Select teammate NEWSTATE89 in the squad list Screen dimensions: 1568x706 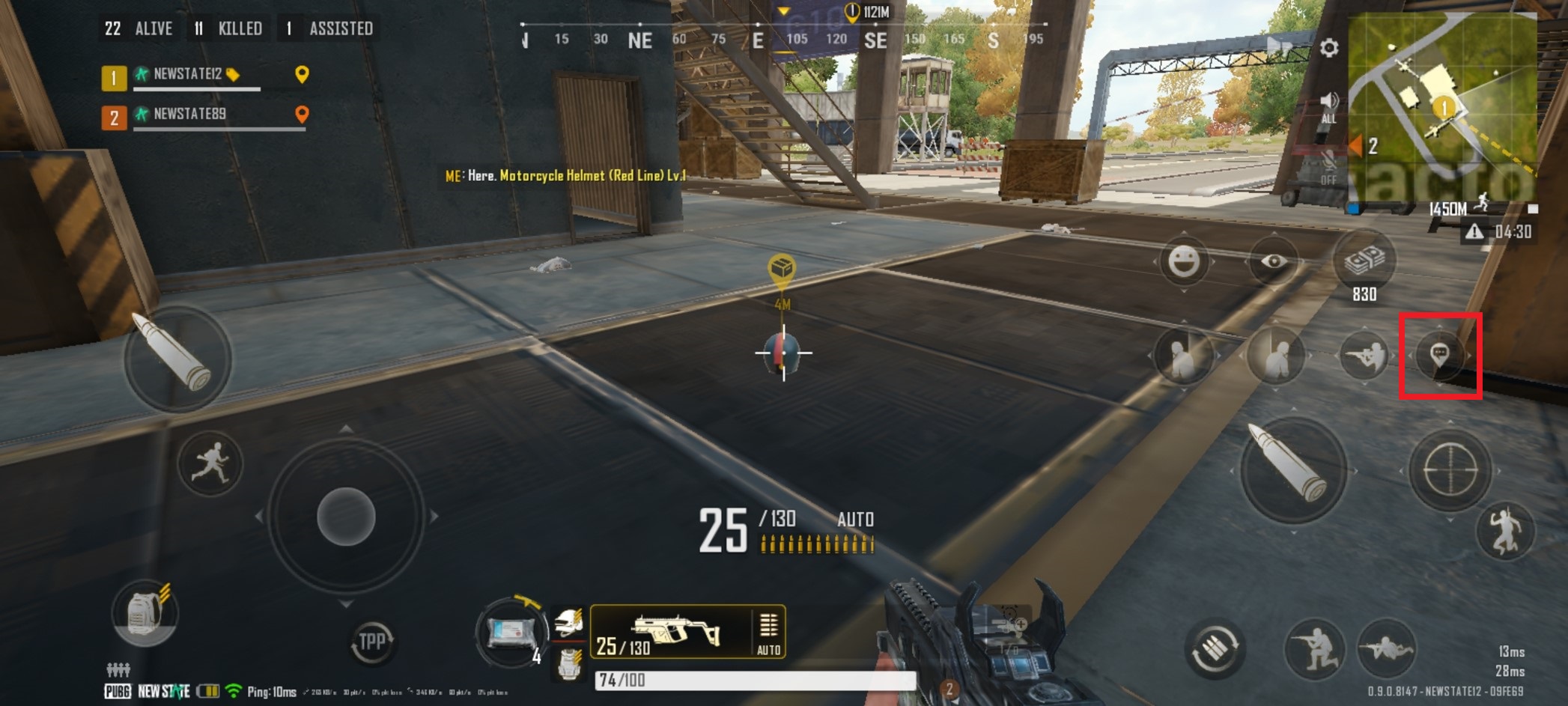tap(191, 115)
